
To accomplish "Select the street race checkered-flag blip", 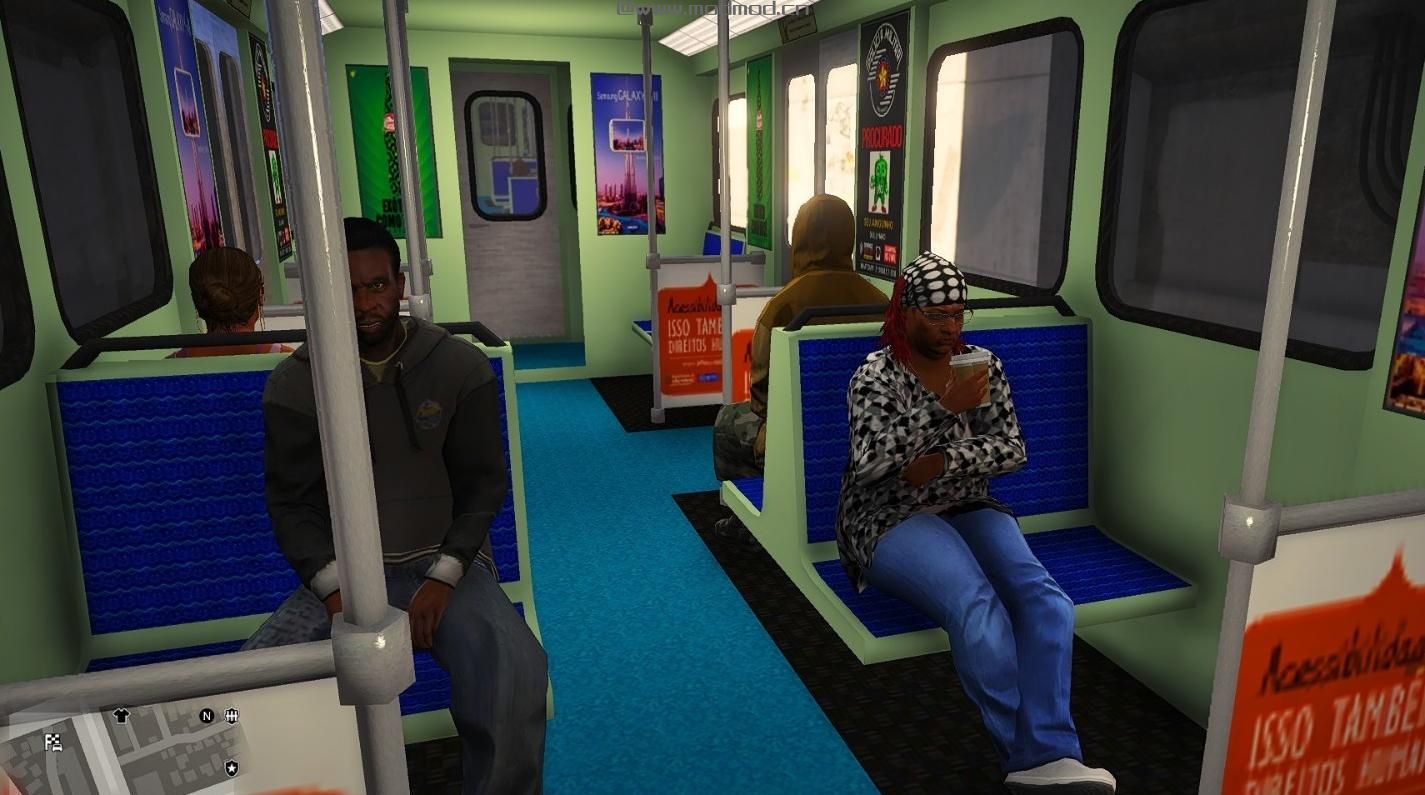I will [54, 742].
